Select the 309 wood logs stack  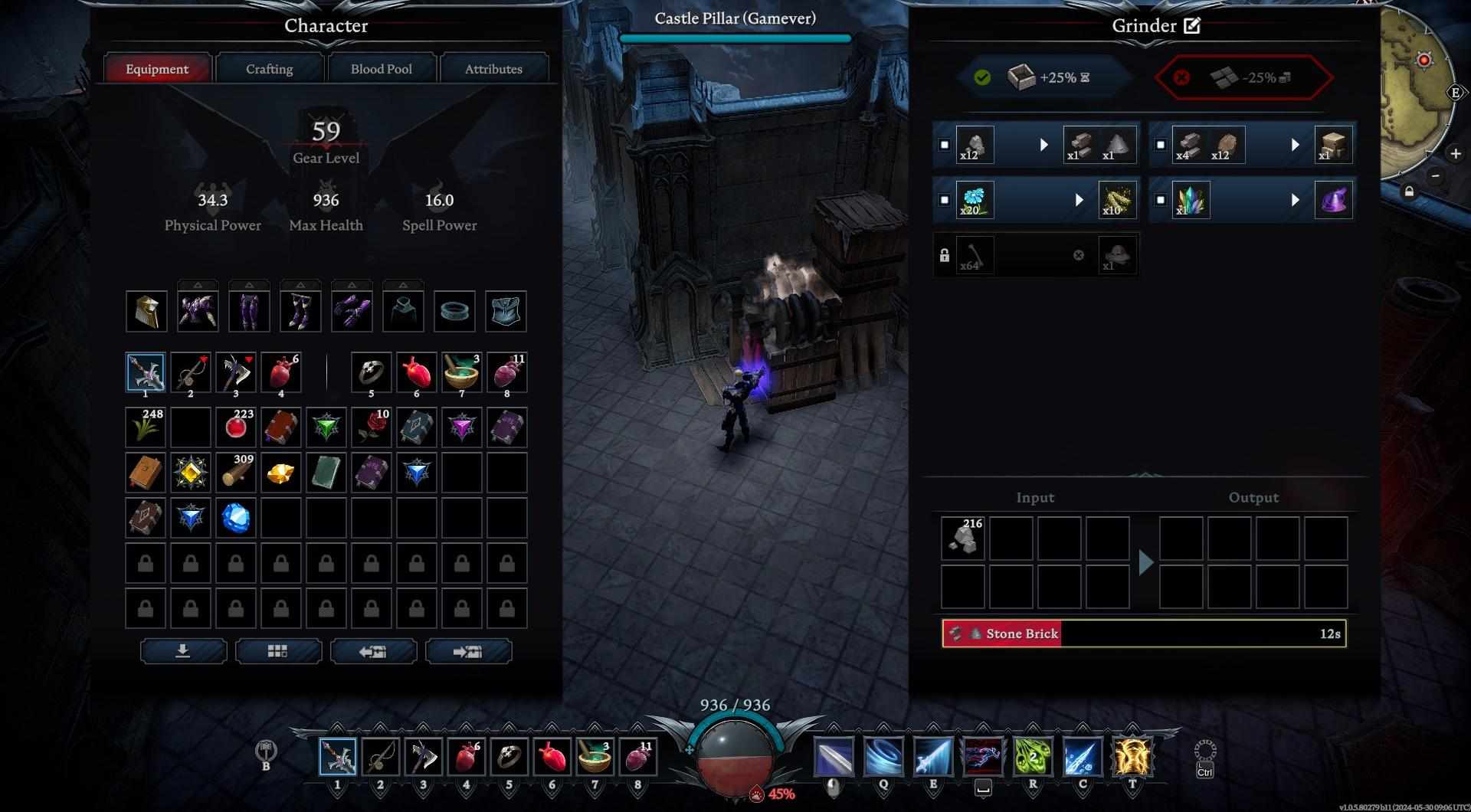click(x=235, y=473)
